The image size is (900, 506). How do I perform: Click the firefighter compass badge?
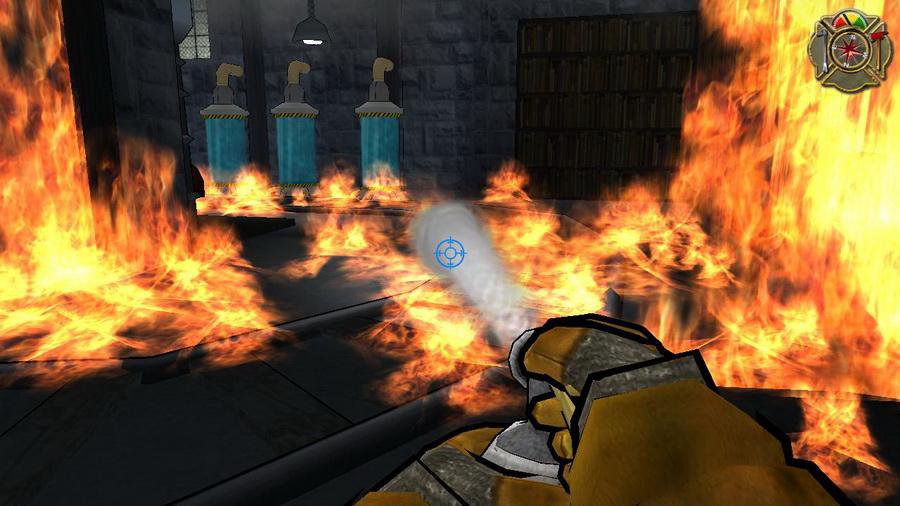coord(850,46)
